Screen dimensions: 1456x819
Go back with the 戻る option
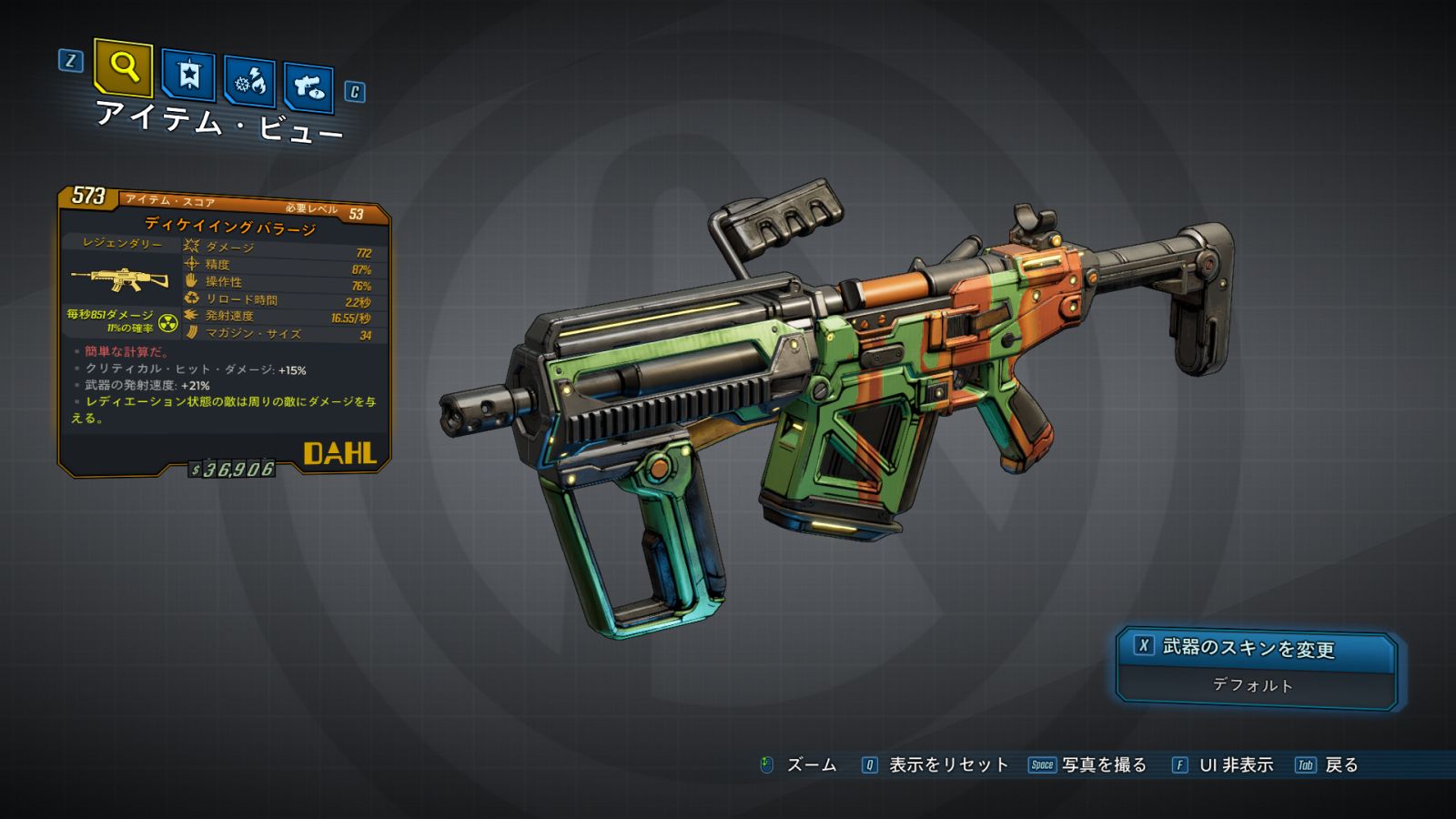pos(1327,765)
